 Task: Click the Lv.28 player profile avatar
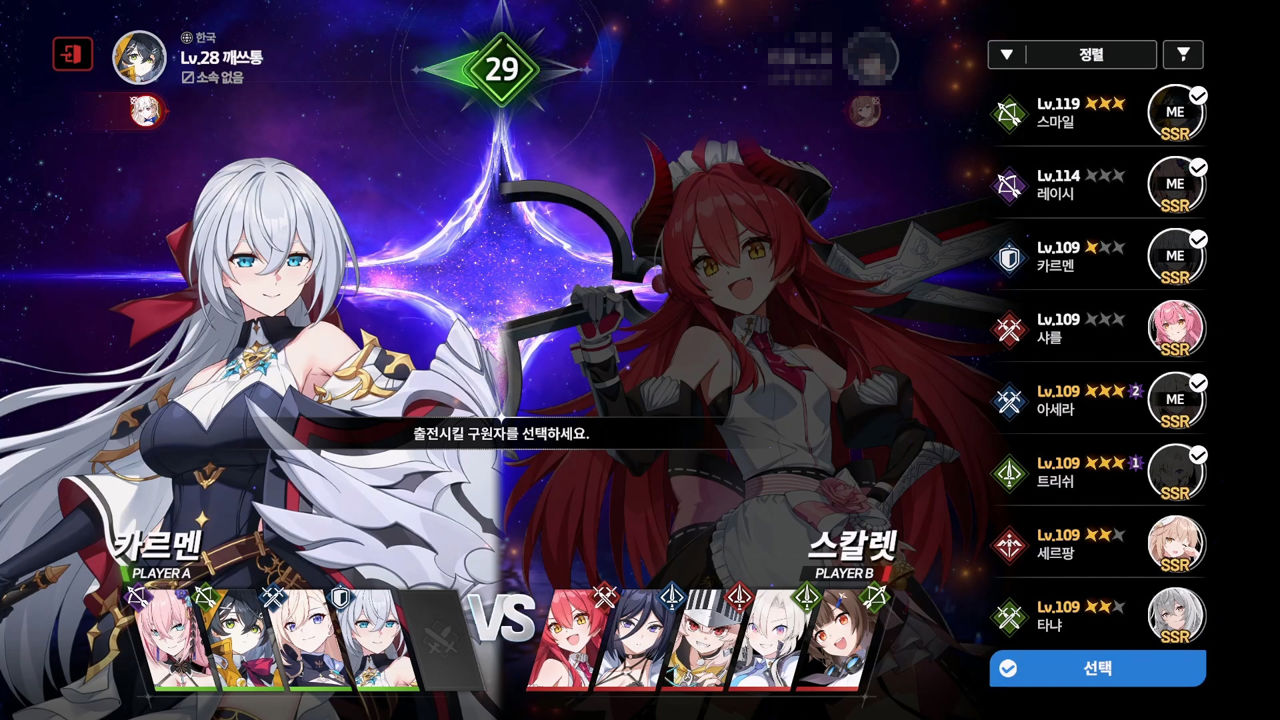pos(139,56)
